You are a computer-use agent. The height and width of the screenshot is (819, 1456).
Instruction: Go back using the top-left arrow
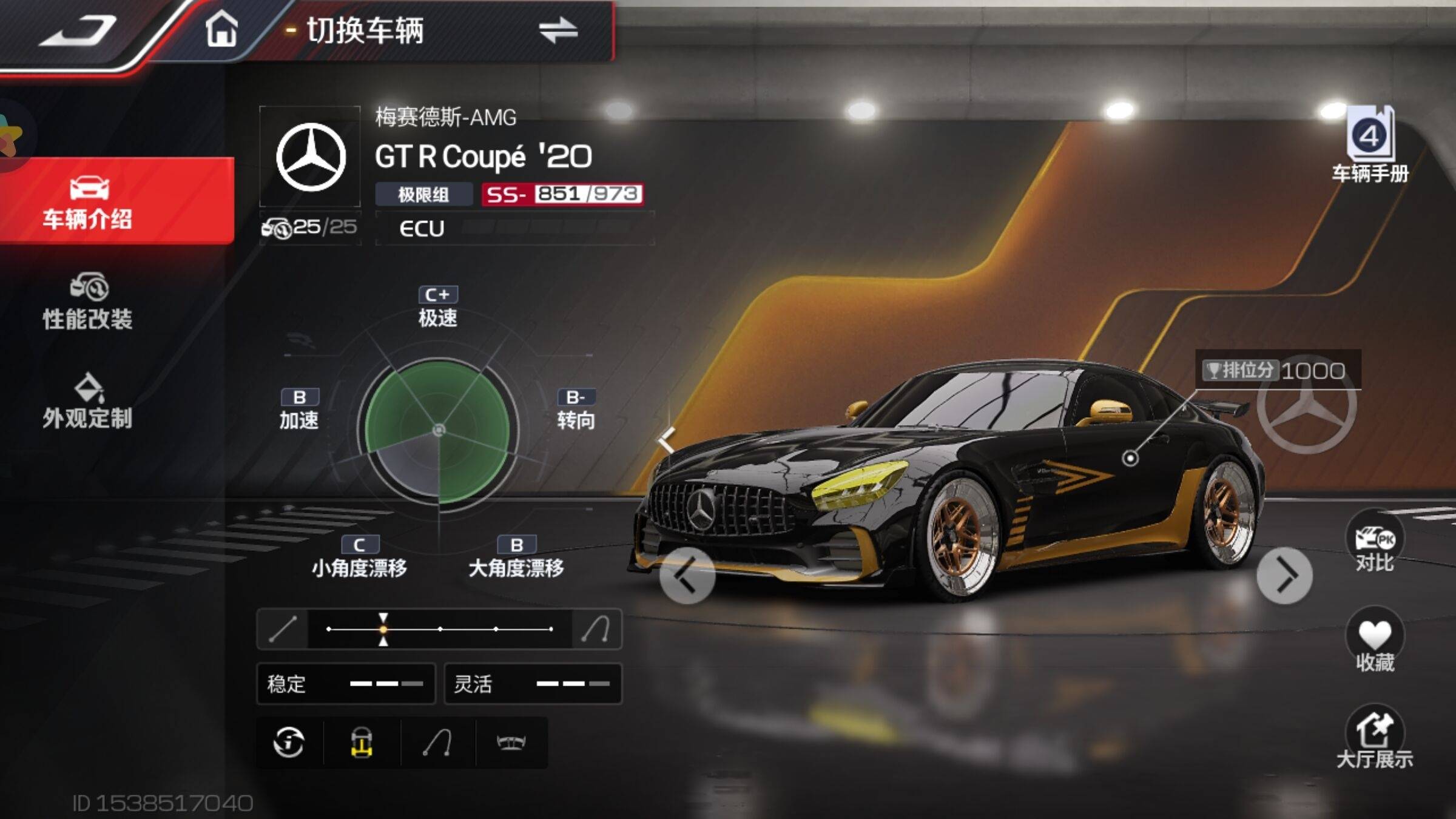click(x=78, y=30)
